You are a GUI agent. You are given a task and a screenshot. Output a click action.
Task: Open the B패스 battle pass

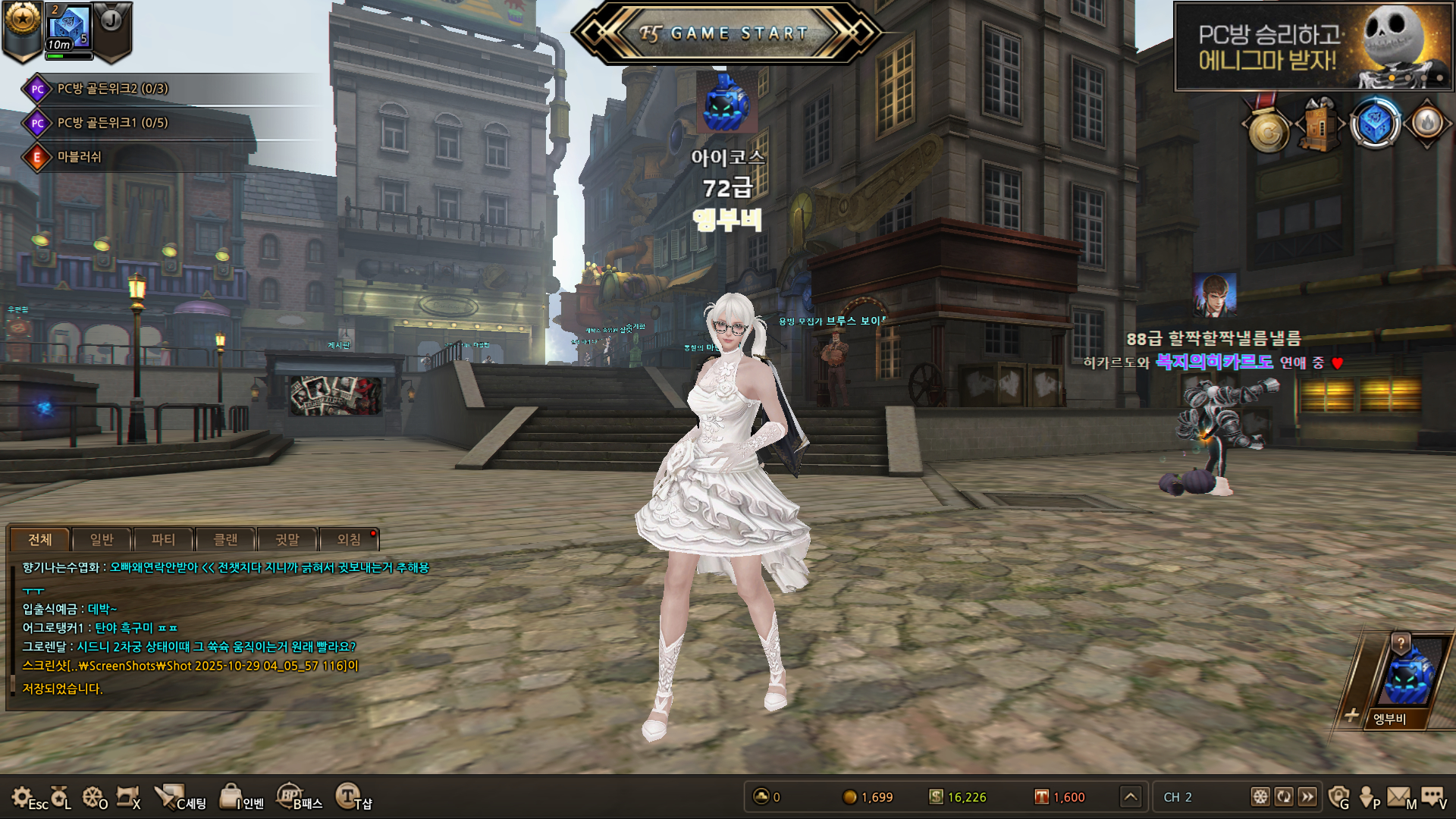pos(299,798)
